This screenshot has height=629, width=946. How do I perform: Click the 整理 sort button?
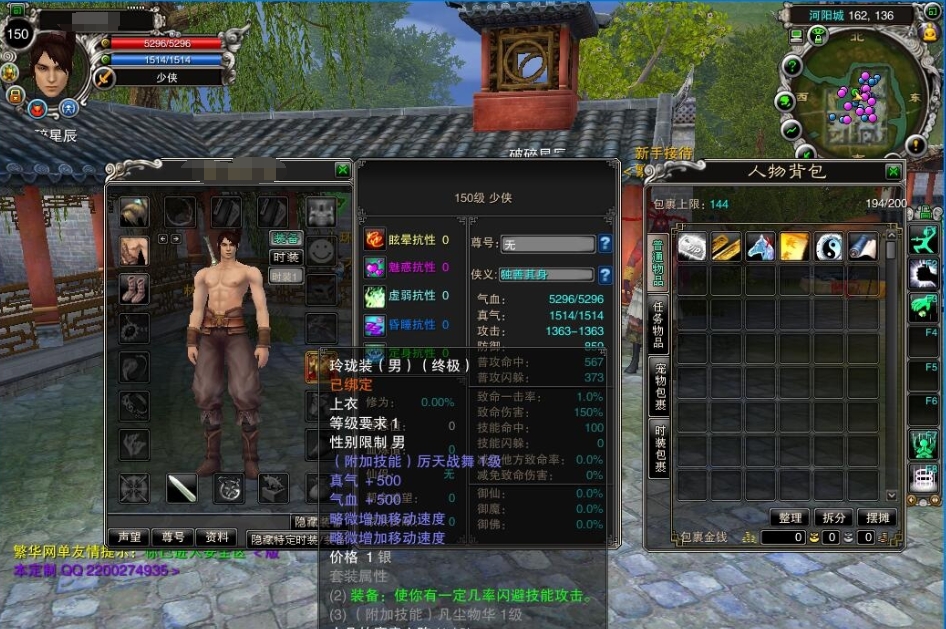click(789, 518)
